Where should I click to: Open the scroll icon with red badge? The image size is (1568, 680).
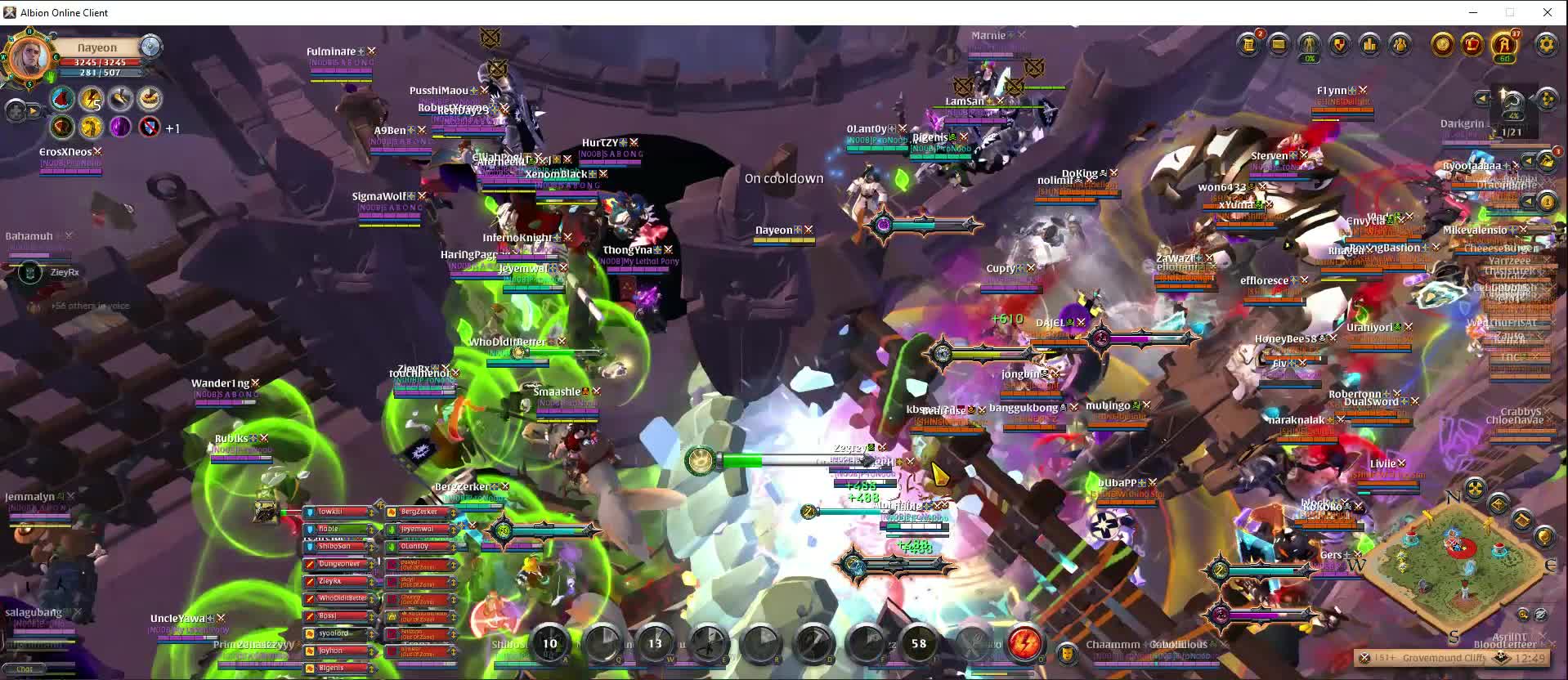1248,44
